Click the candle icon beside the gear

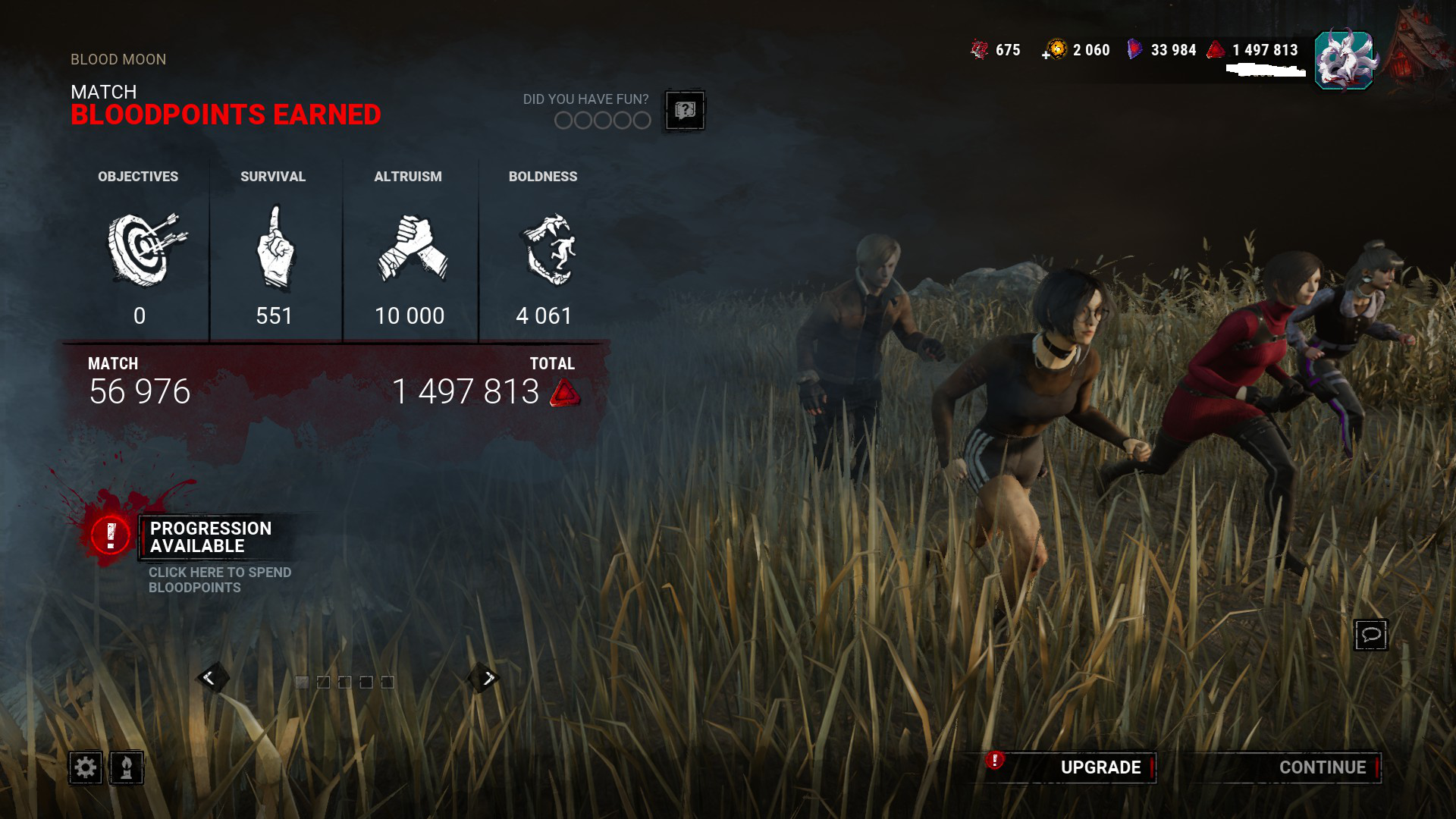click(126, 768)
